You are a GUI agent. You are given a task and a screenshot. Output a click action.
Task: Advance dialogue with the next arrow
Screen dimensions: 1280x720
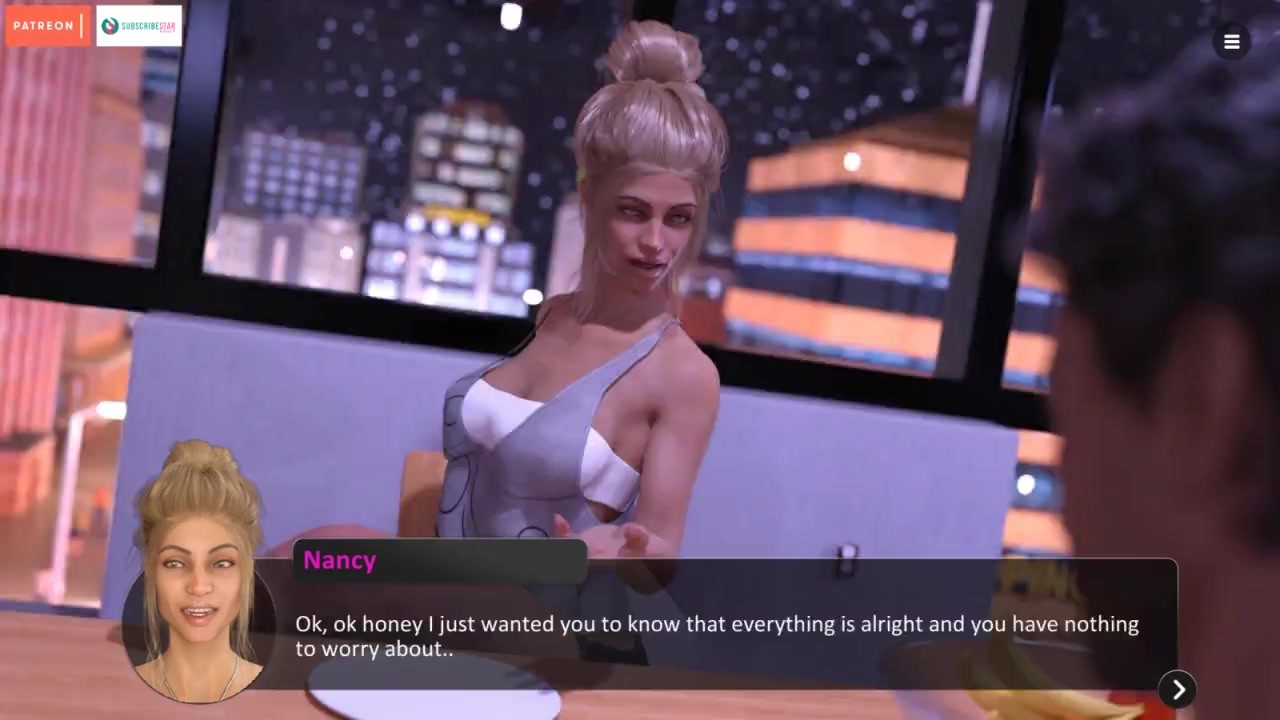[1178, 689]
